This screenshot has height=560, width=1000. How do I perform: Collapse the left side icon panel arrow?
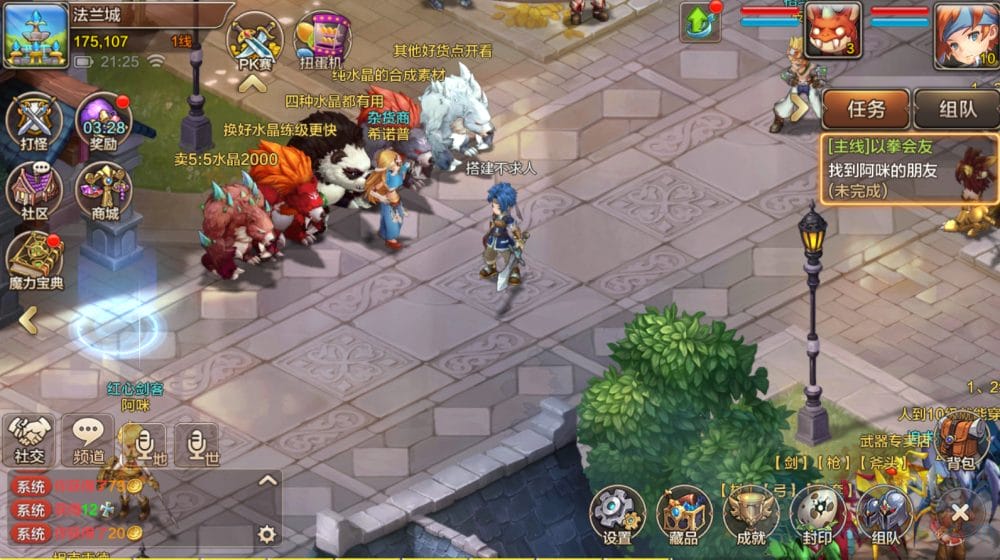(28, 320)
